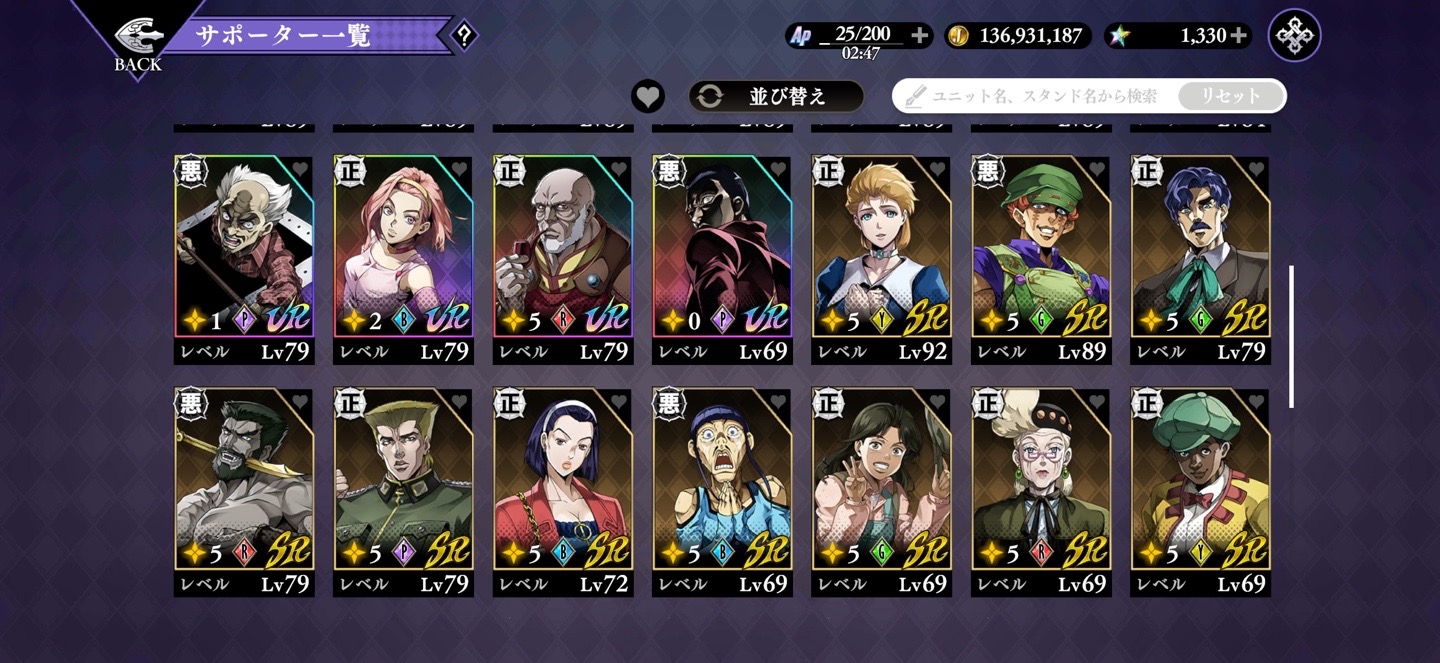Image resolution: width=1440 pixels, height=663 pixels.
Task: Reset the search with リセット button
Action: tap(1230, 96)
